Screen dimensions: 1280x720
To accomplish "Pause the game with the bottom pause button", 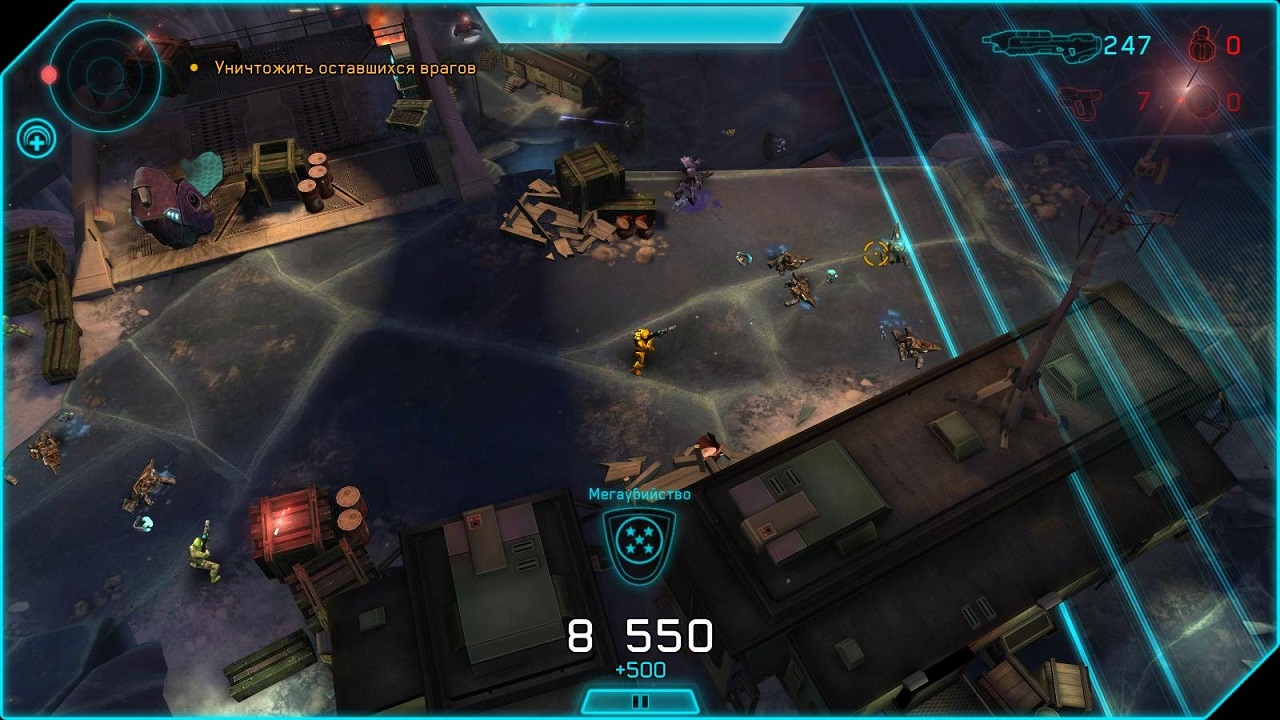I will [x=640, y=701].
